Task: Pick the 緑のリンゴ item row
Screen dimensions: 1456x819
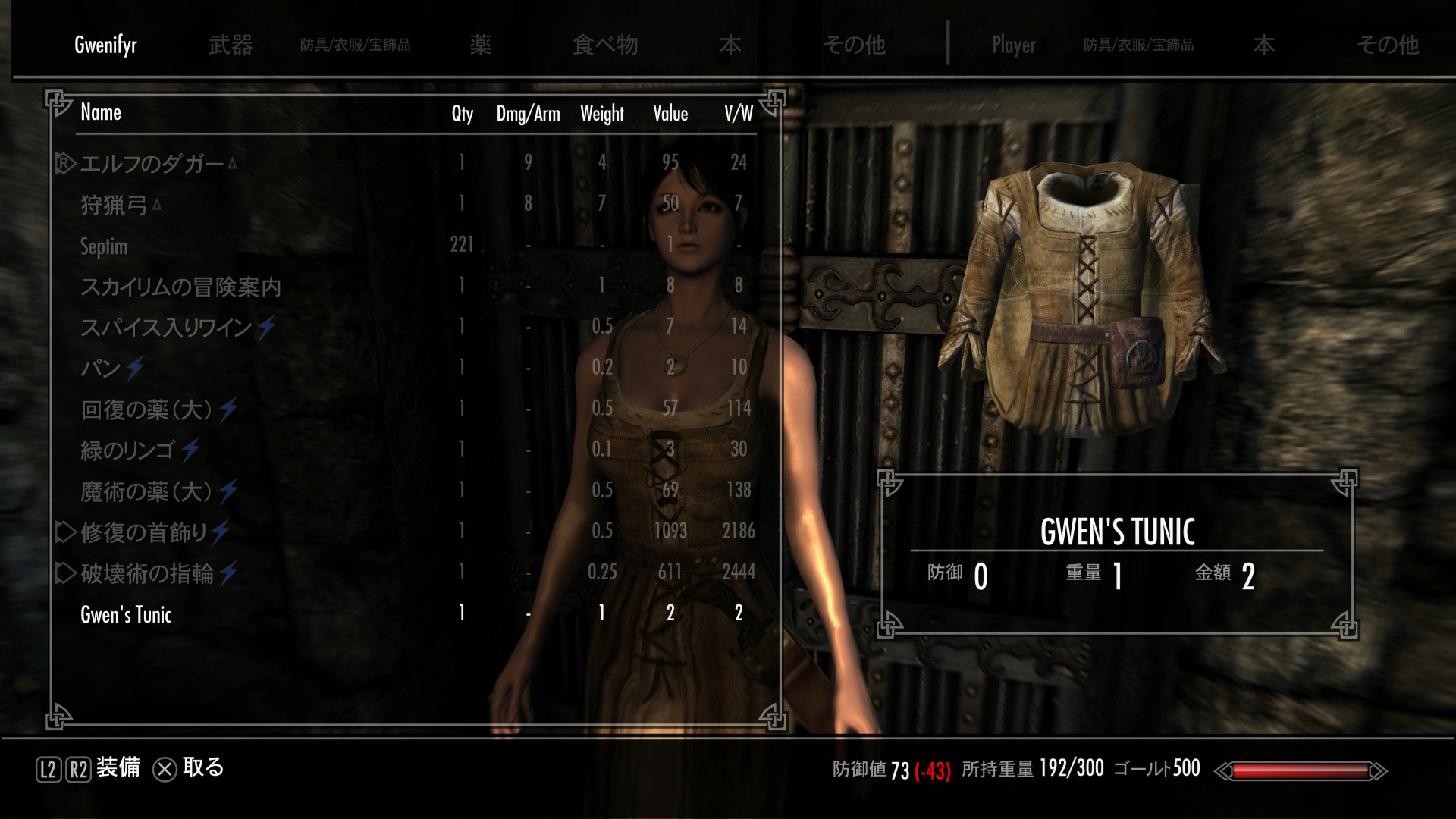Action: click(127, 450)
